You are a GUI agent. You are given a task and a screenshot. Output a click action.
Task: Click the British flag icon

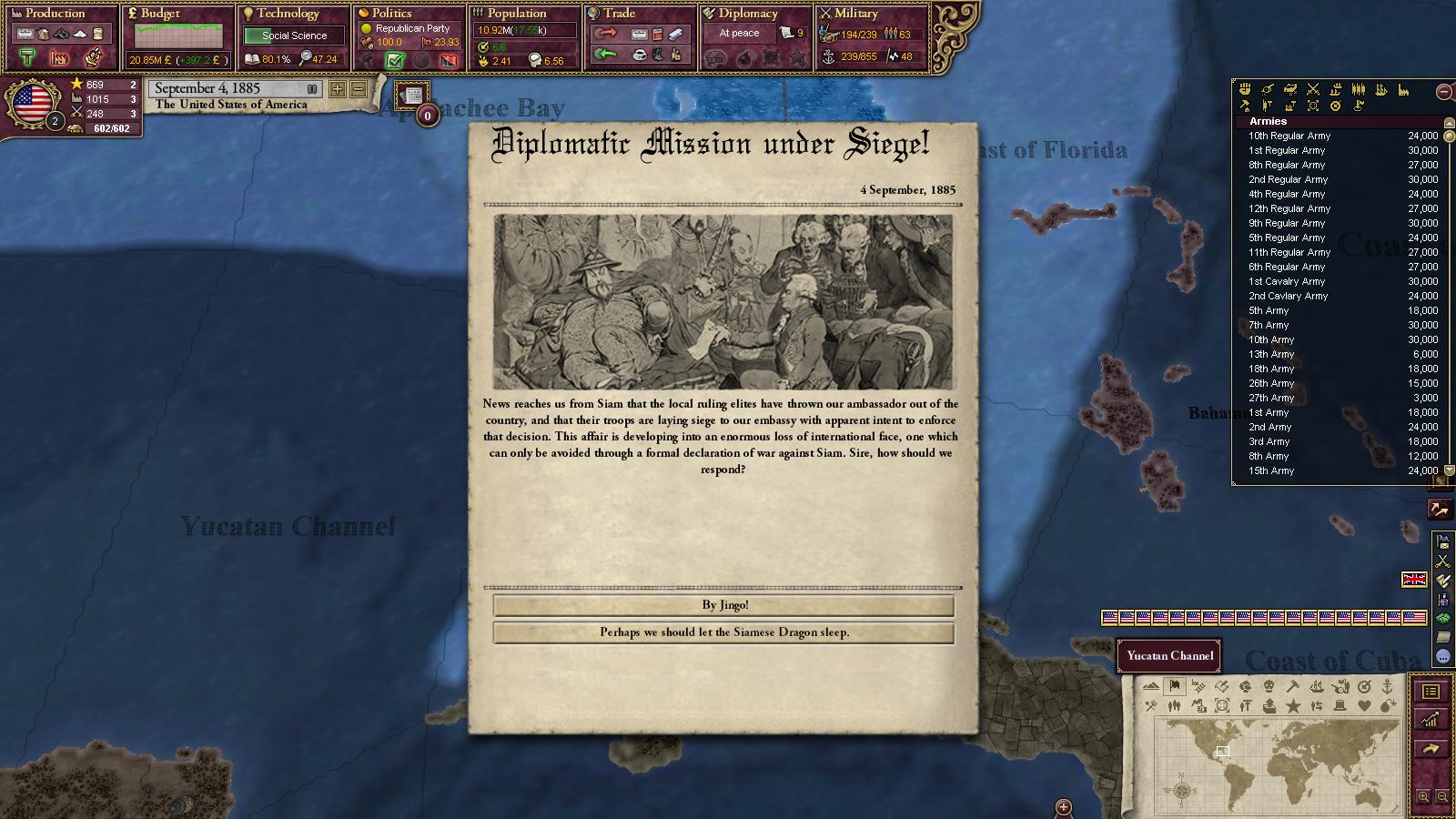(1414, 580)
